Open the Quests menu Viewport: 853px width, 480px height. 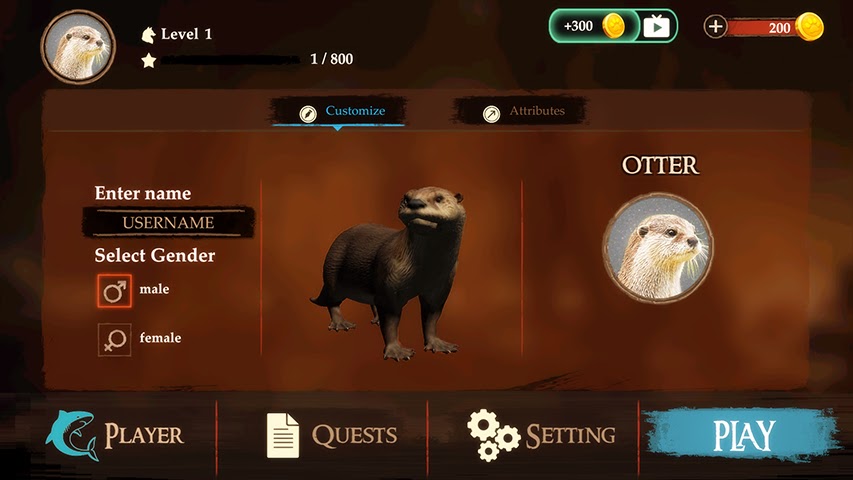click(332, 435)
